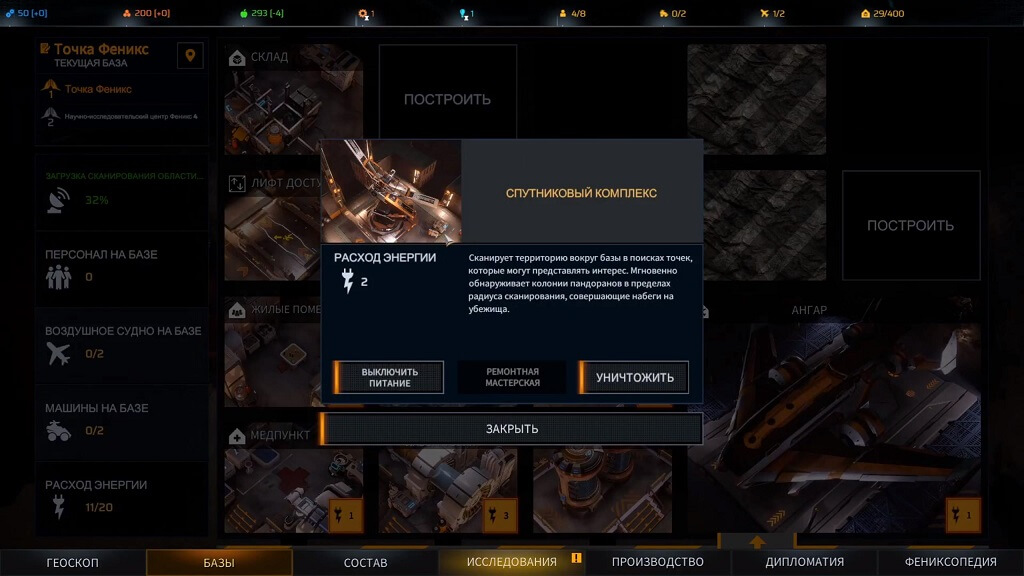The width and height of the screenshot is (1024, 576).
Task: Open the Исследования tab
Action: click(511, 562)
